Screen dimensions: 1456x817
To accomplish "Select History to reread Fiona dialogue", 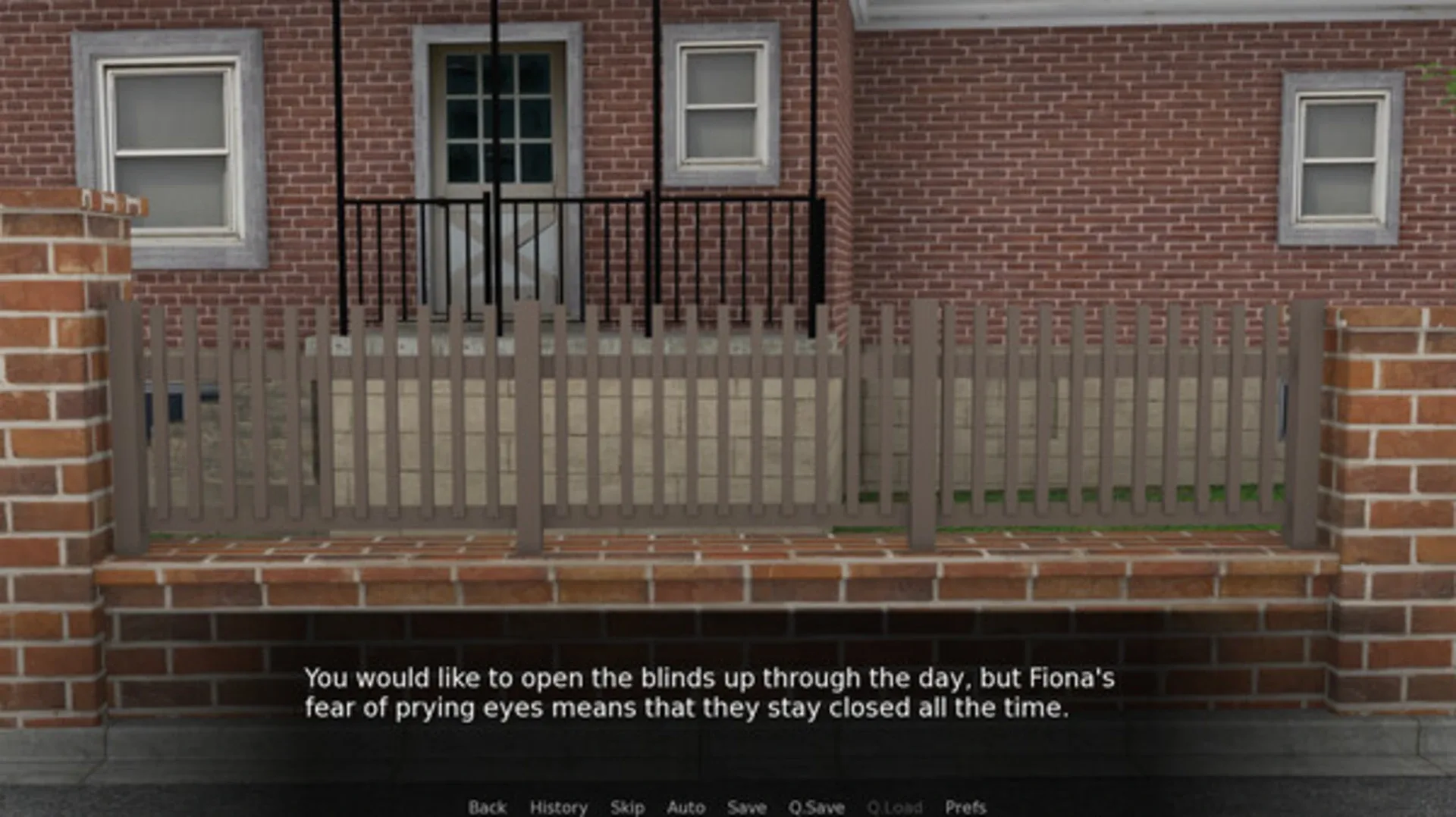I will click(559, 808).
